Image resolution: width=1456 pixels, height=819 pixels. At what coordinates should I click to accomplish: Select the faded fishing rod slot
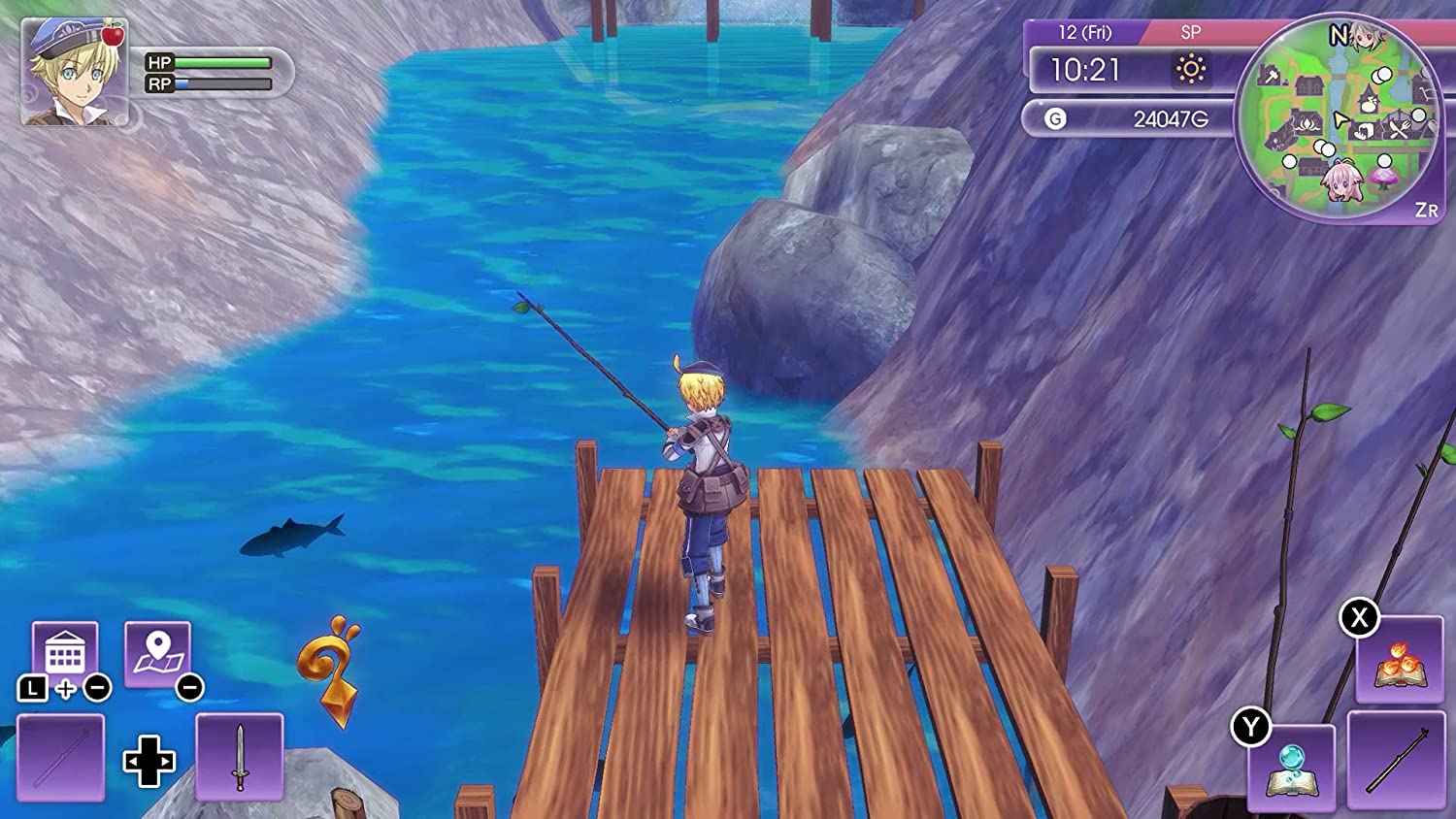coord(60,757)
